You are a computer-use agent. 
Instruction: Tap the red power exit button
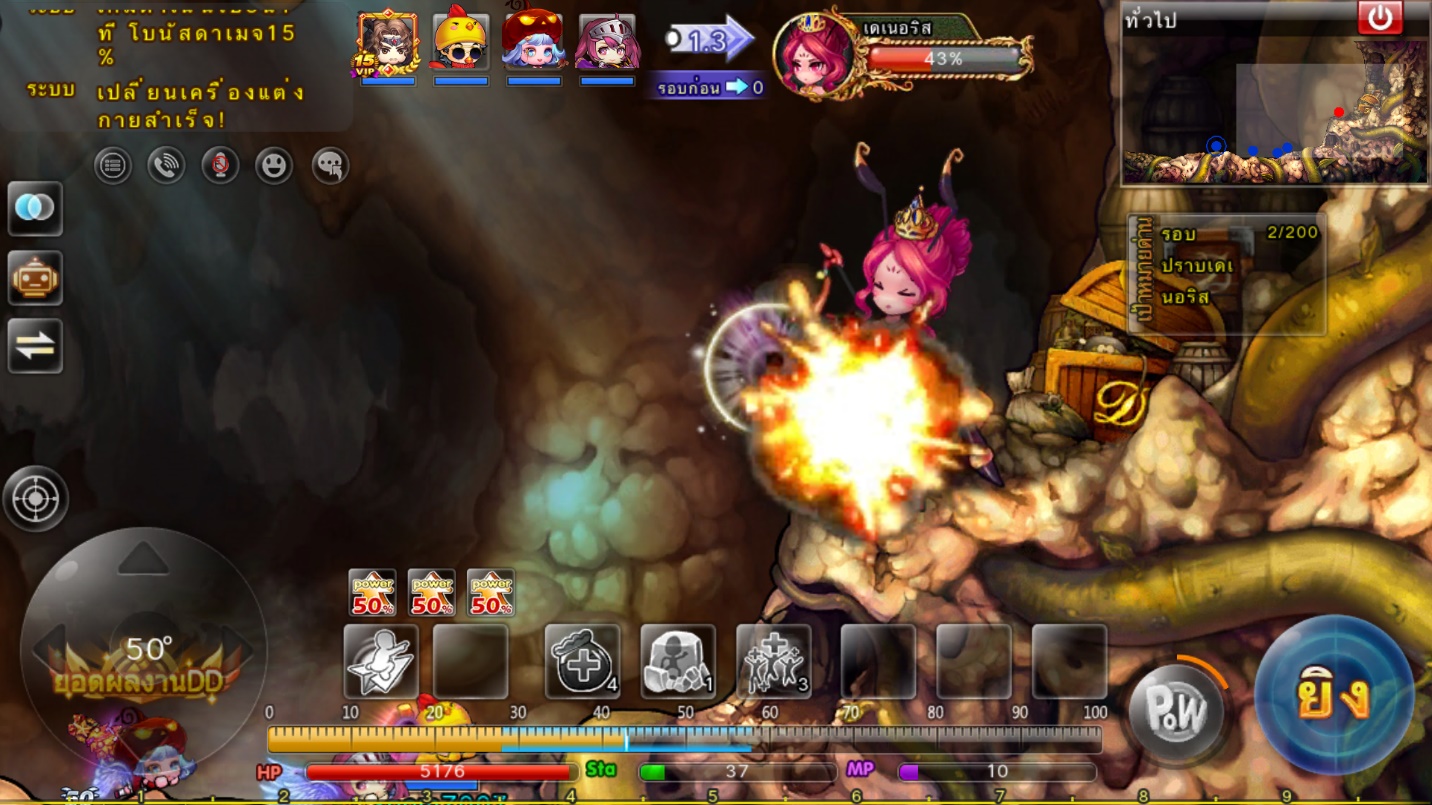1380,18
